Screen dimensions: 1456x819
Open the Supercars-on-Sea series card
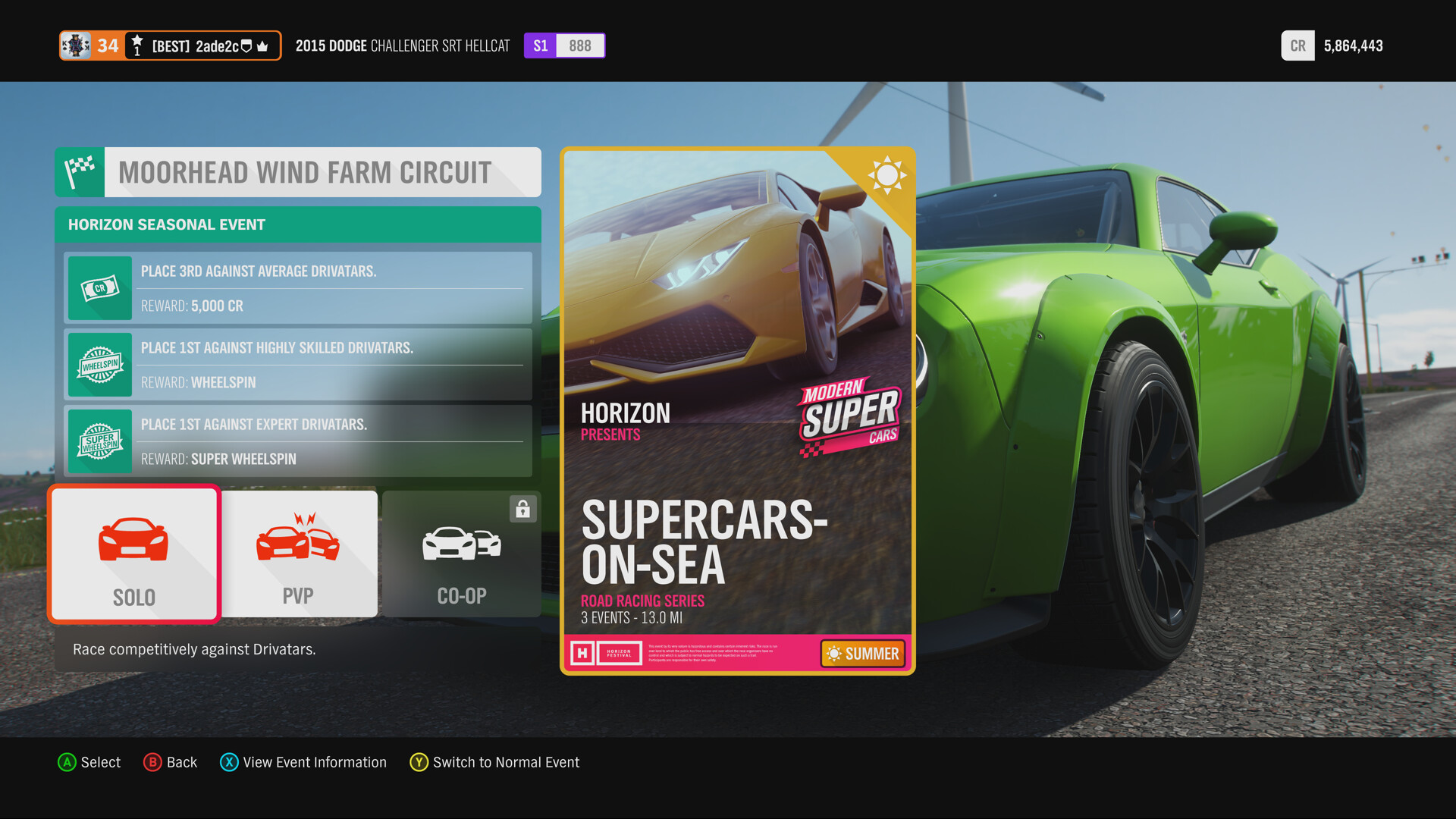(737, 410)
